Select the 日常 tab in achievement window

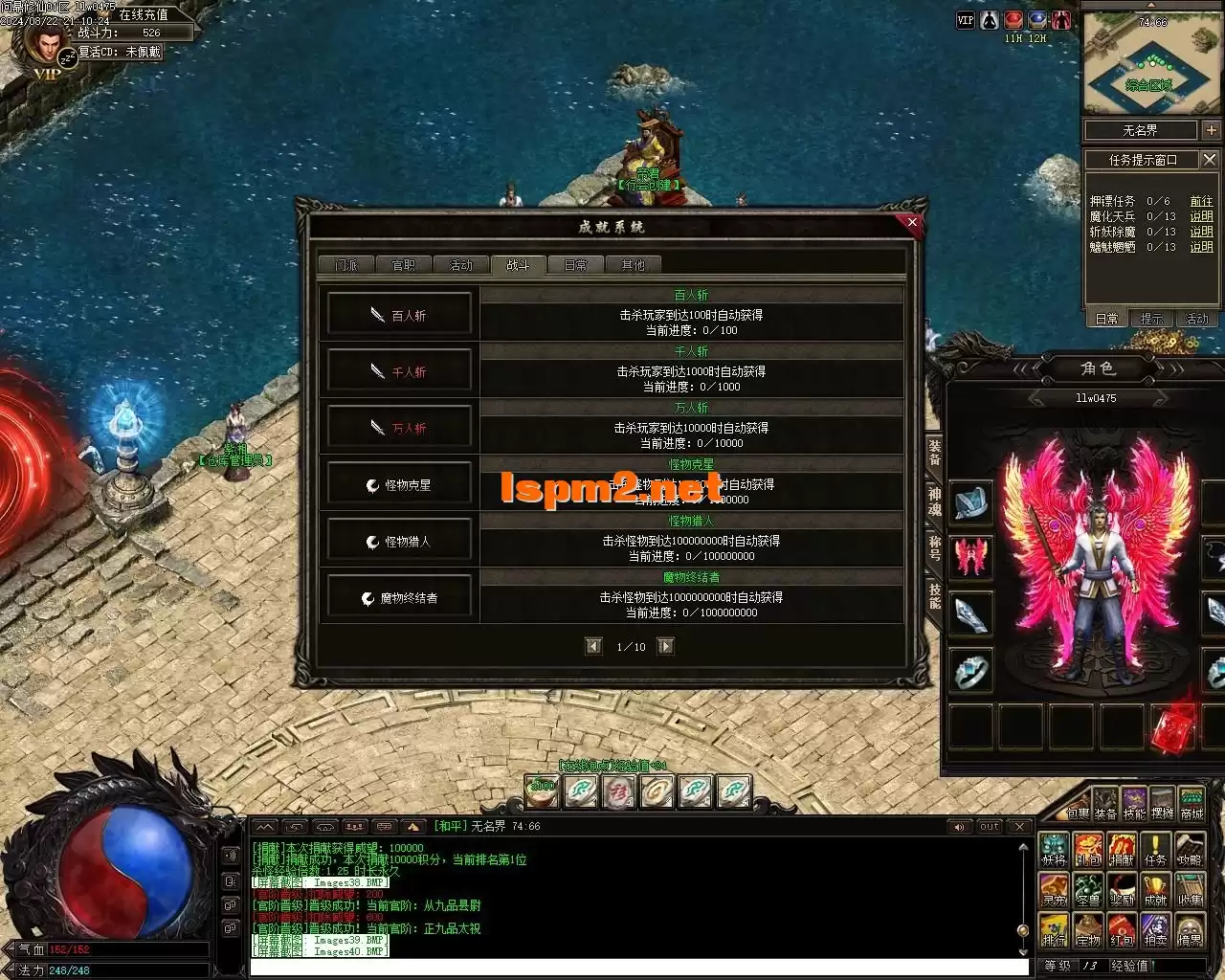coord(575,265)
